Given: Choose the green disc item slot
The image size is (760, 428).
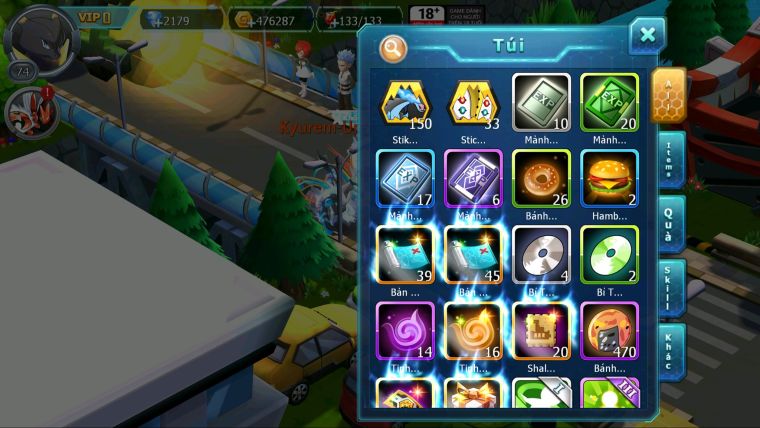Looking at the screenshot, I should click(609, 254).
